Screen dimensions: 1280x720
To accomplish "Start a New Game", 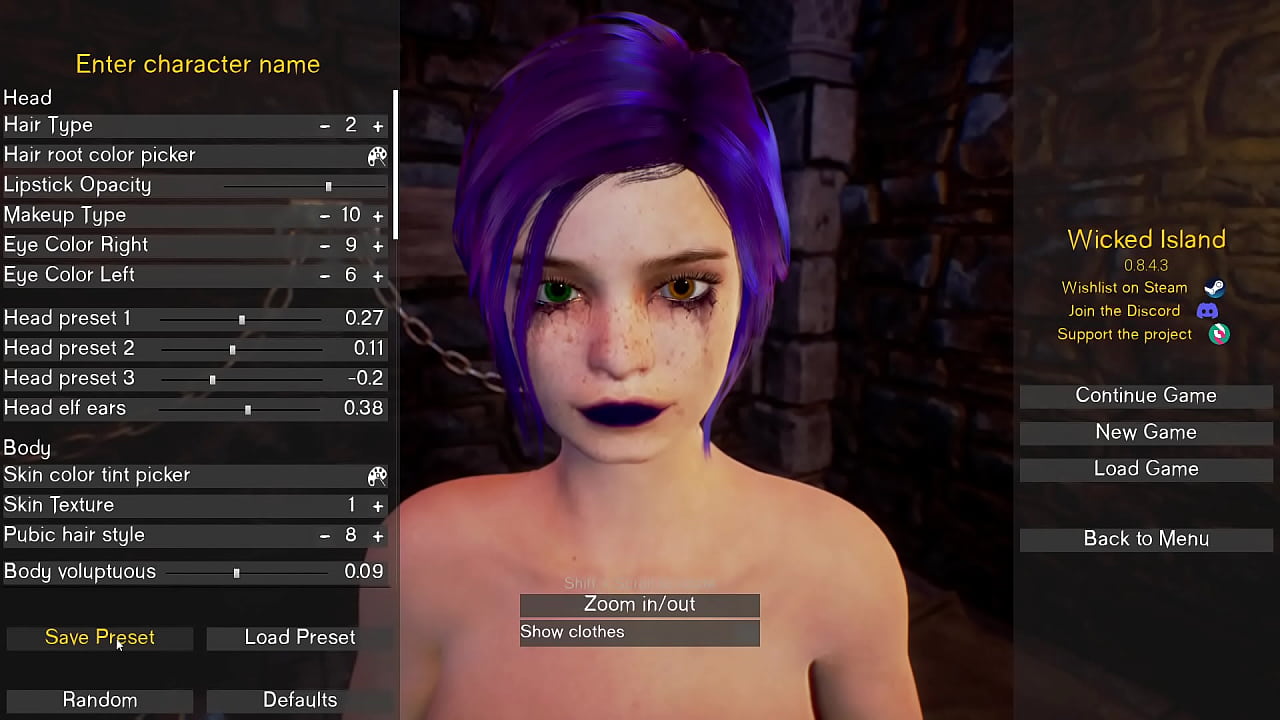I will pos(1146,432).
